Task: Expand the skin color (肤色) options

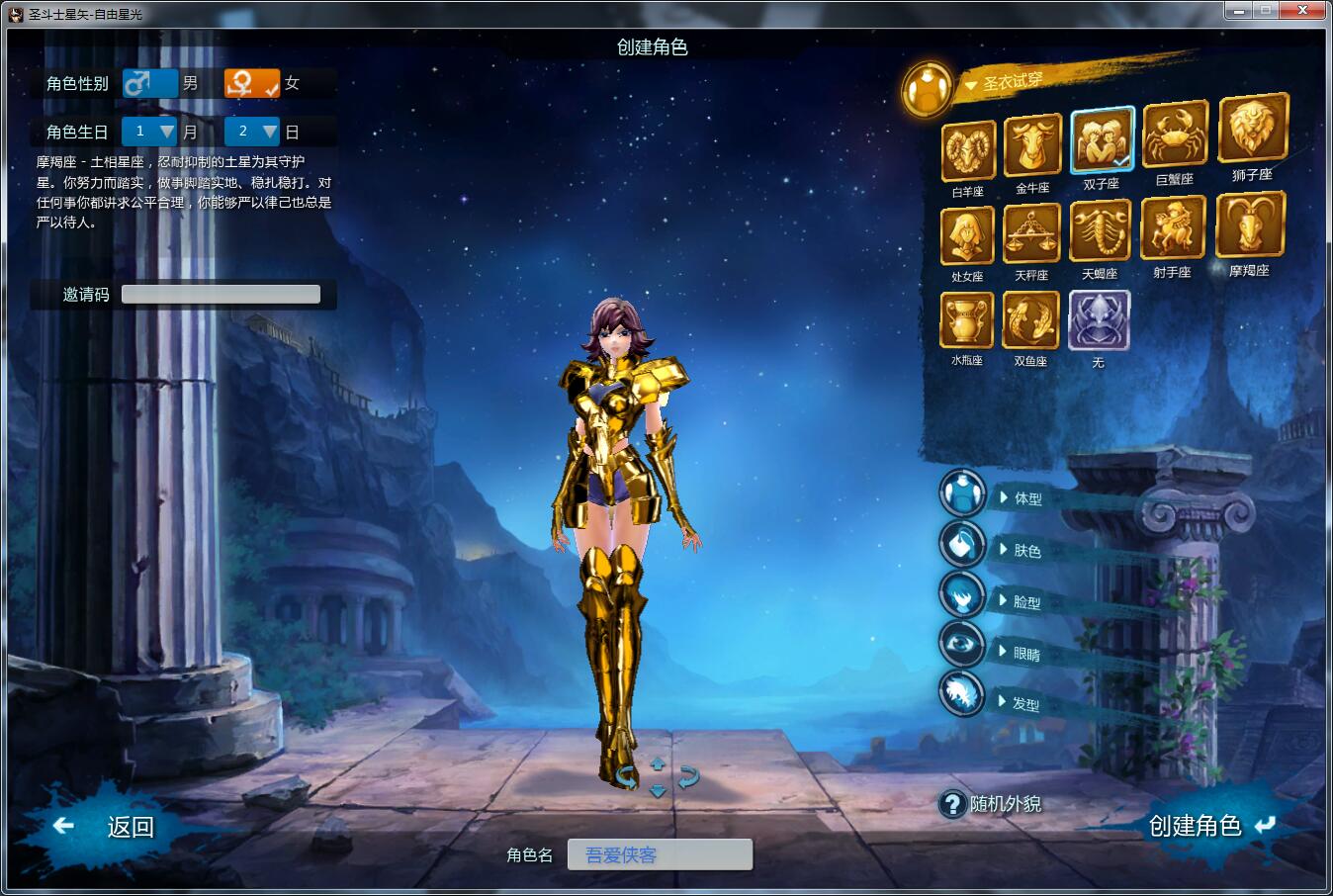Action: 1024,551
